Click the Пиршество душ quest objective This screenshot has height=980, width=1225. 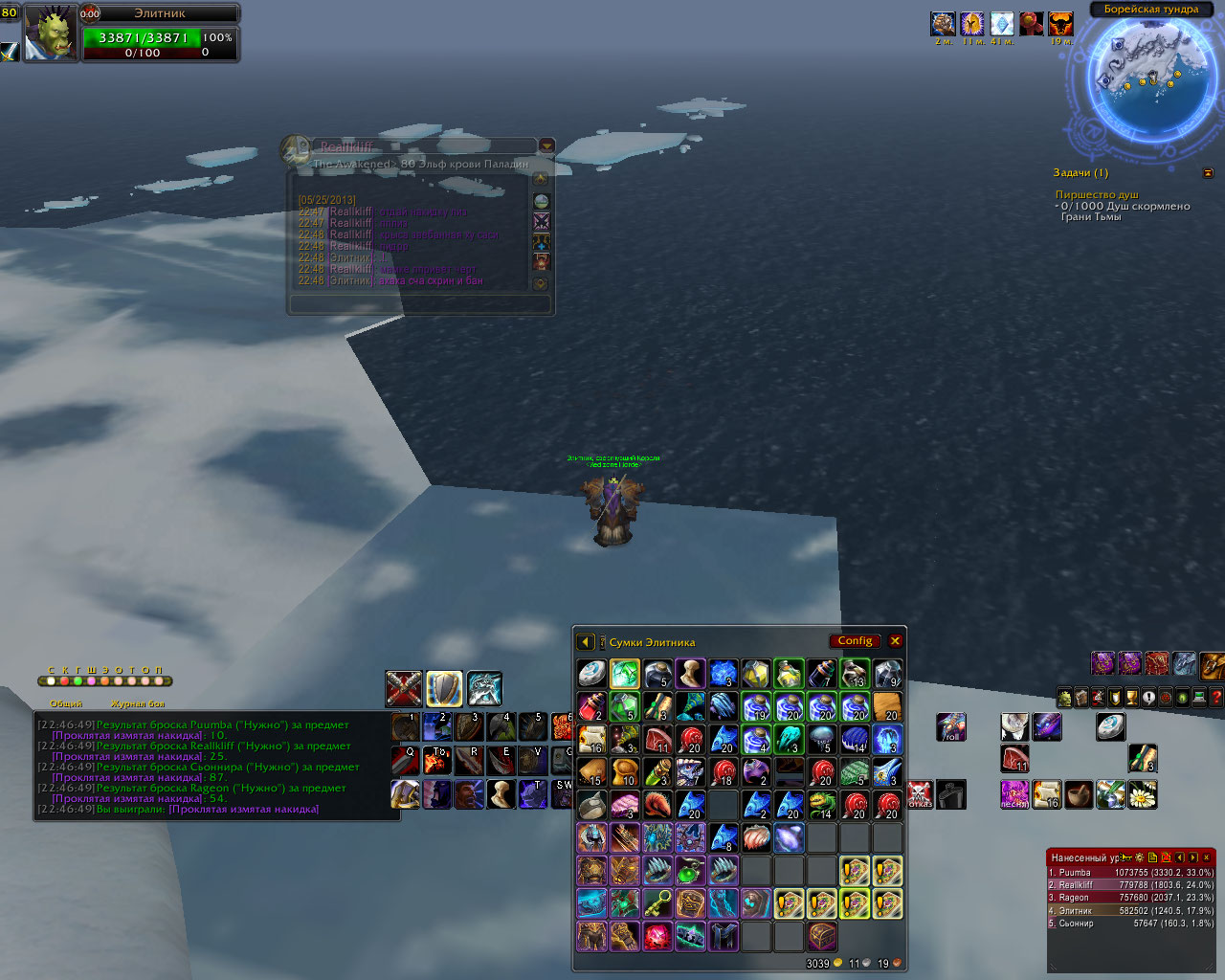click(x=1097, y=194)
